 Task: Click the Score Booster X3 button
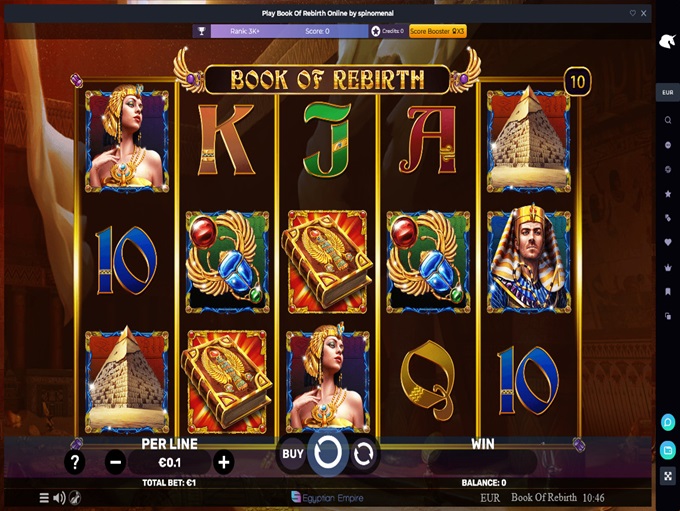coord(438,31)
